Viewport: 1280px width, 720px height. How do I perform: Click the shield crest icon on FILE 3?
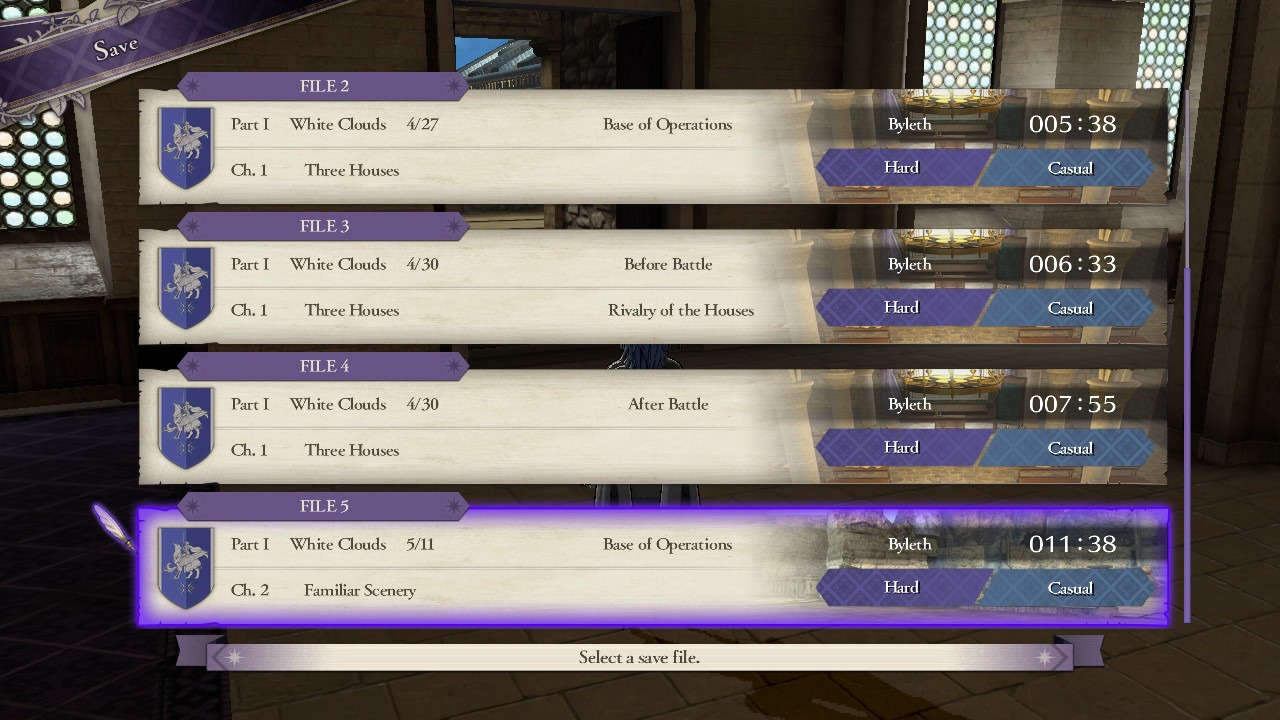click(186, 287)
